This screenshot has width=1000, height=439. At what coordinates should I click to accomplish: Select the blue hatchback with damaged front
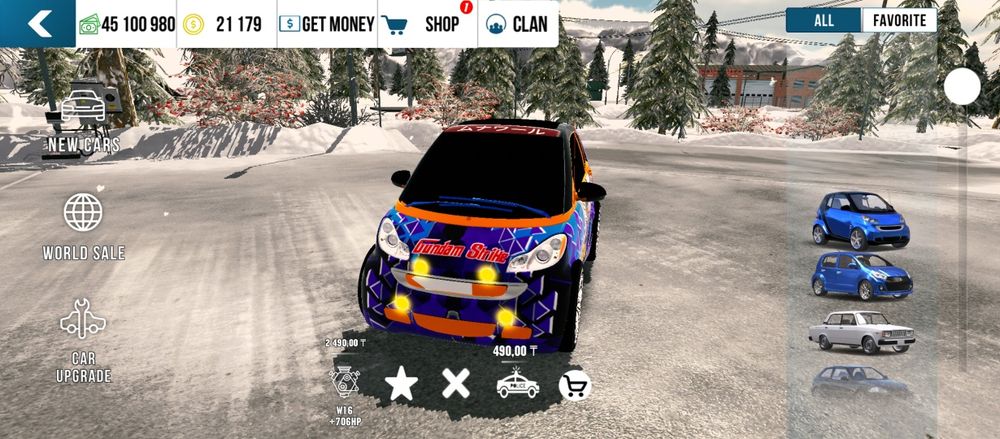tap(860, 274)
